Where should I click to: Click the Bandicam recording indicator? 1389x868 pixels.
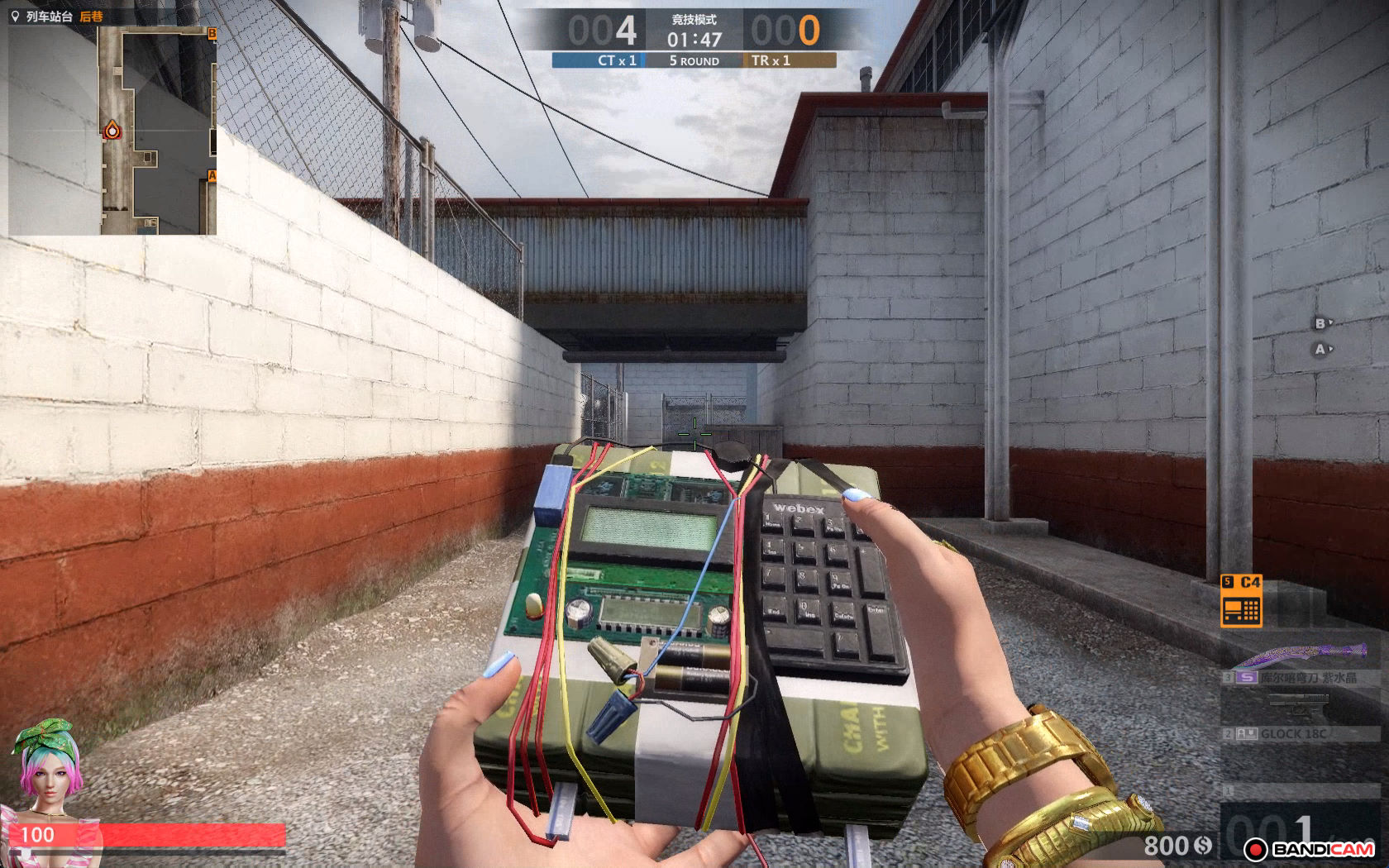(x=1313, y=849)
